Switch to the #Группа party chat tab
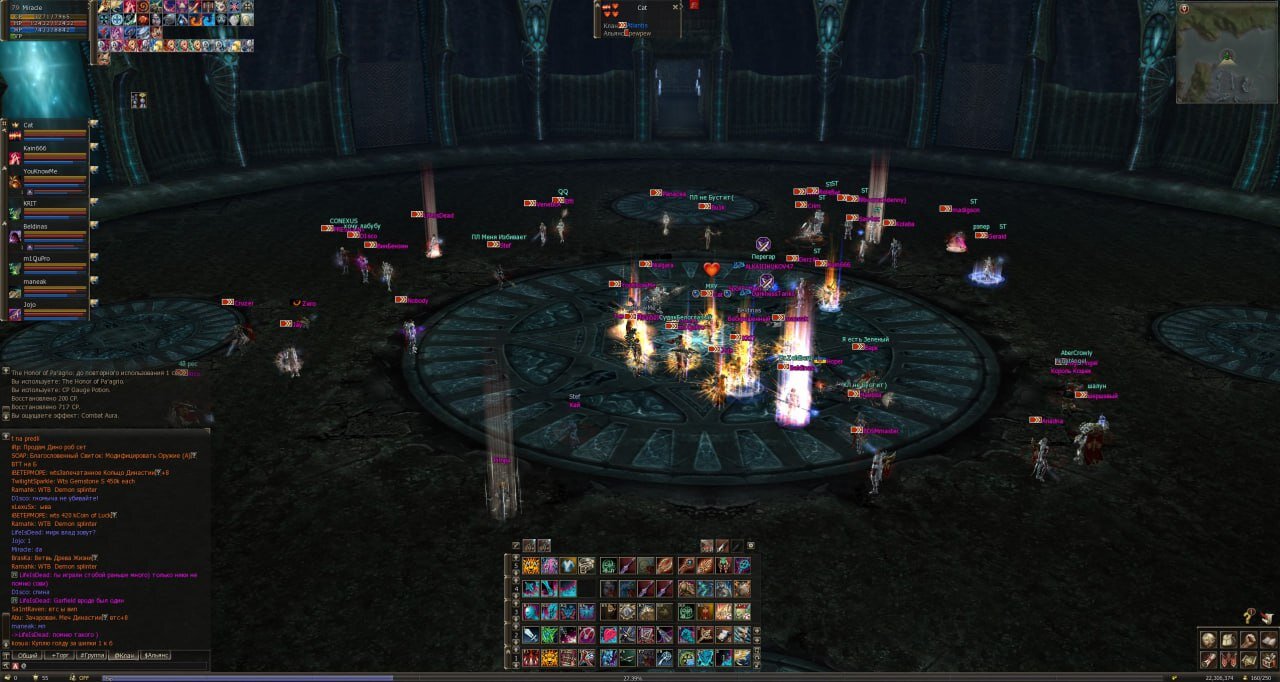 tap(92, 655)
